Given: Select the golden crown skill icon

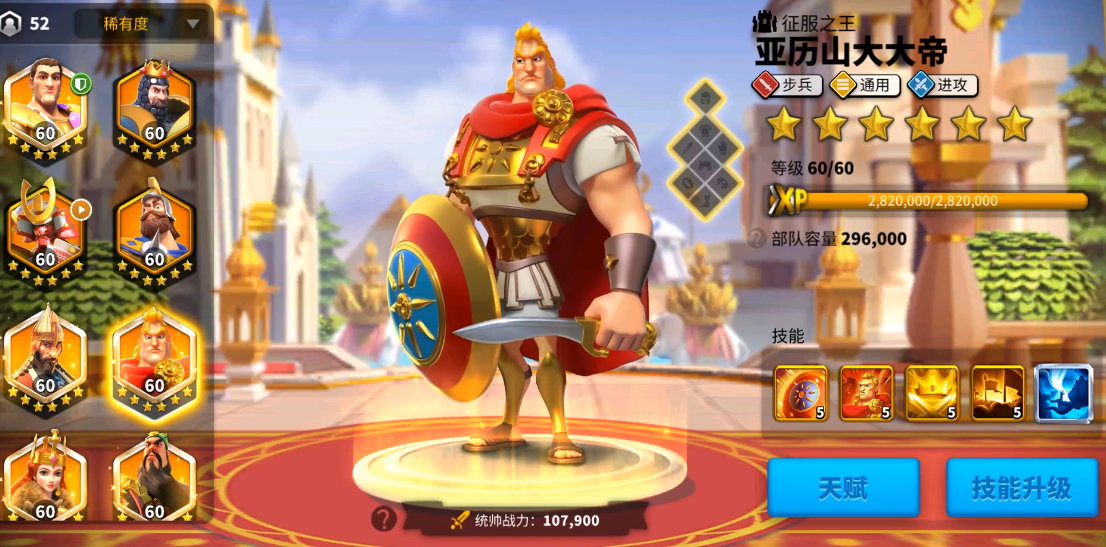Looking at the screenshot, I should coord(932,393).
